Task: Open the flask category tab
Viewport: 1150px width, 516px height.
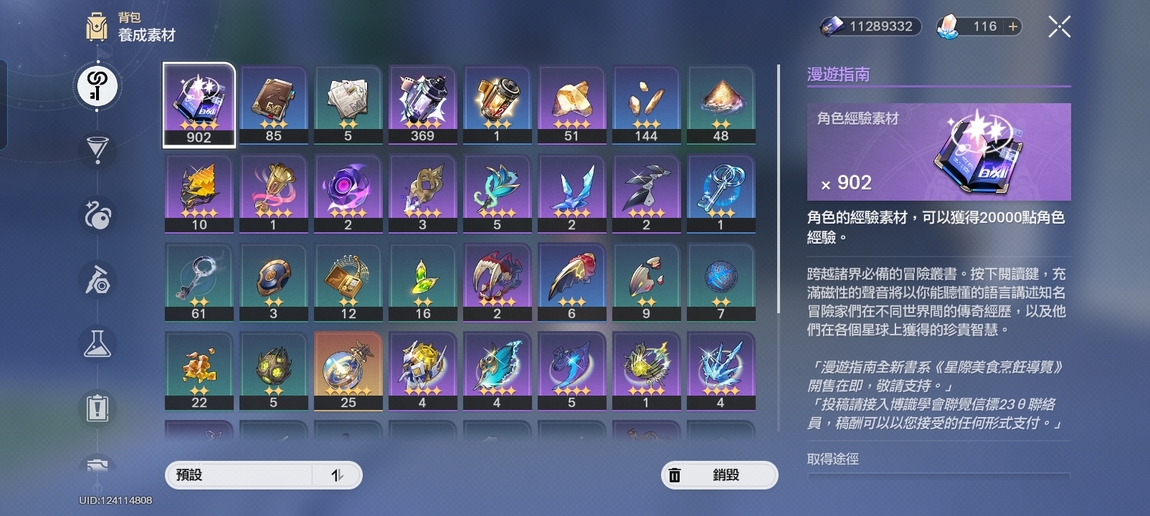Action: point(97,343)
